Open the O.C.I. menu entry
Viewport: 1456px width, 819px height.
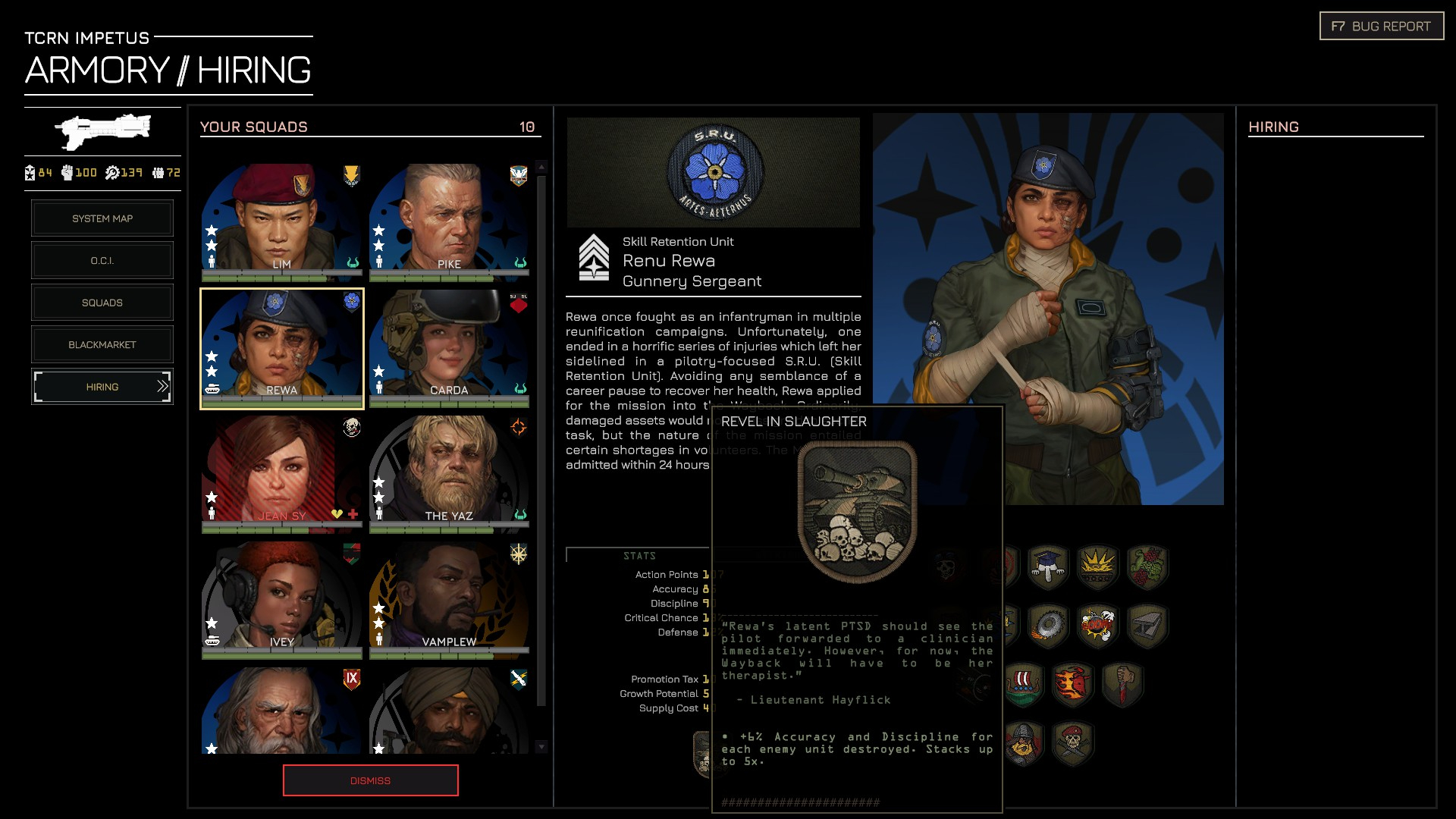point(102,261)
